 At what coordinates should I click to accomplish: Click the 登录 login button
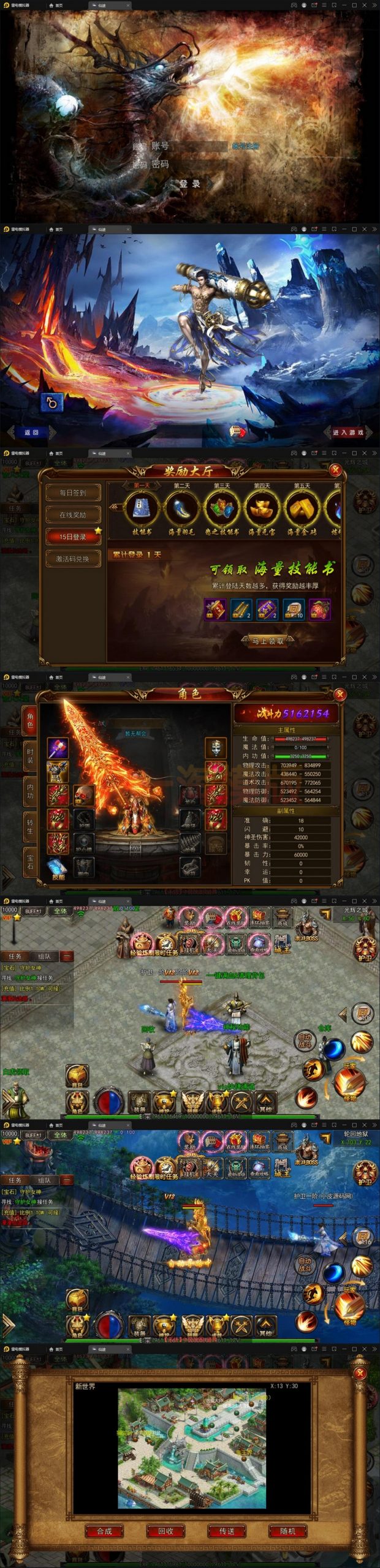tap(190, 184)
